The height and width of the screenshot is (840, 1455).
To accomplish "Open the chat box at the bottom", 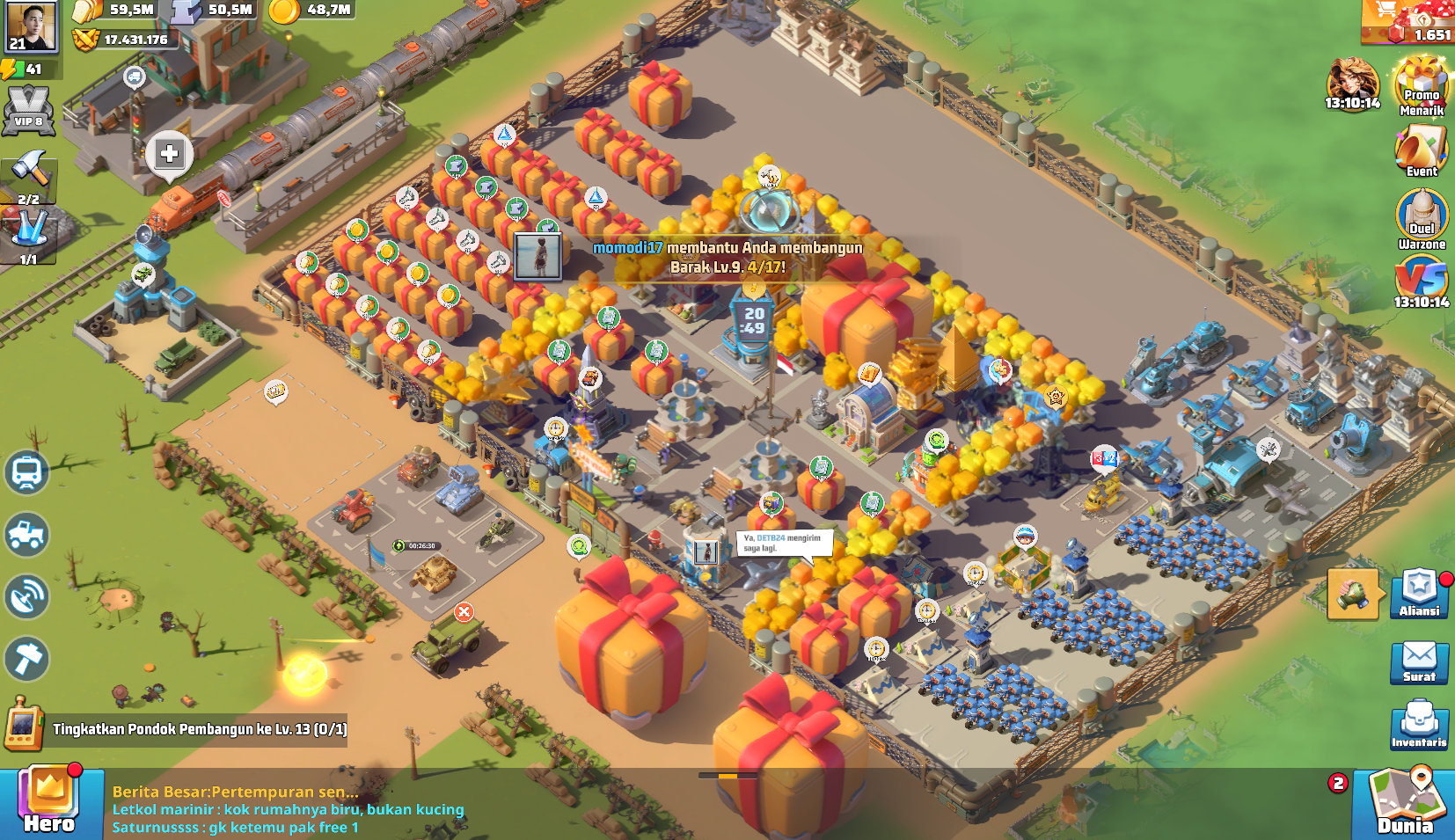I will 290,809.
